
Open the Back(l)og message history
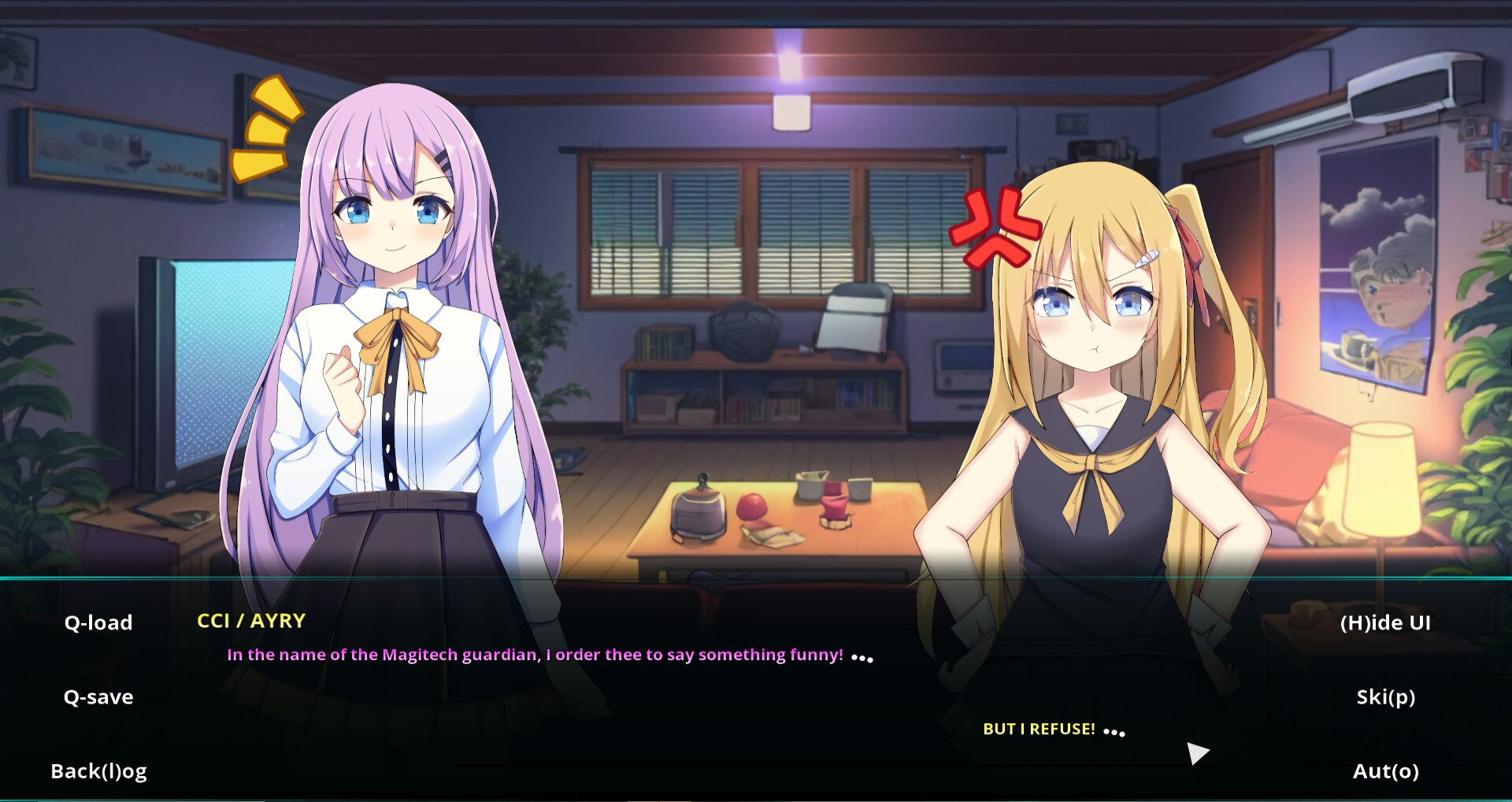pyautogui.click(x=98, y=771)
